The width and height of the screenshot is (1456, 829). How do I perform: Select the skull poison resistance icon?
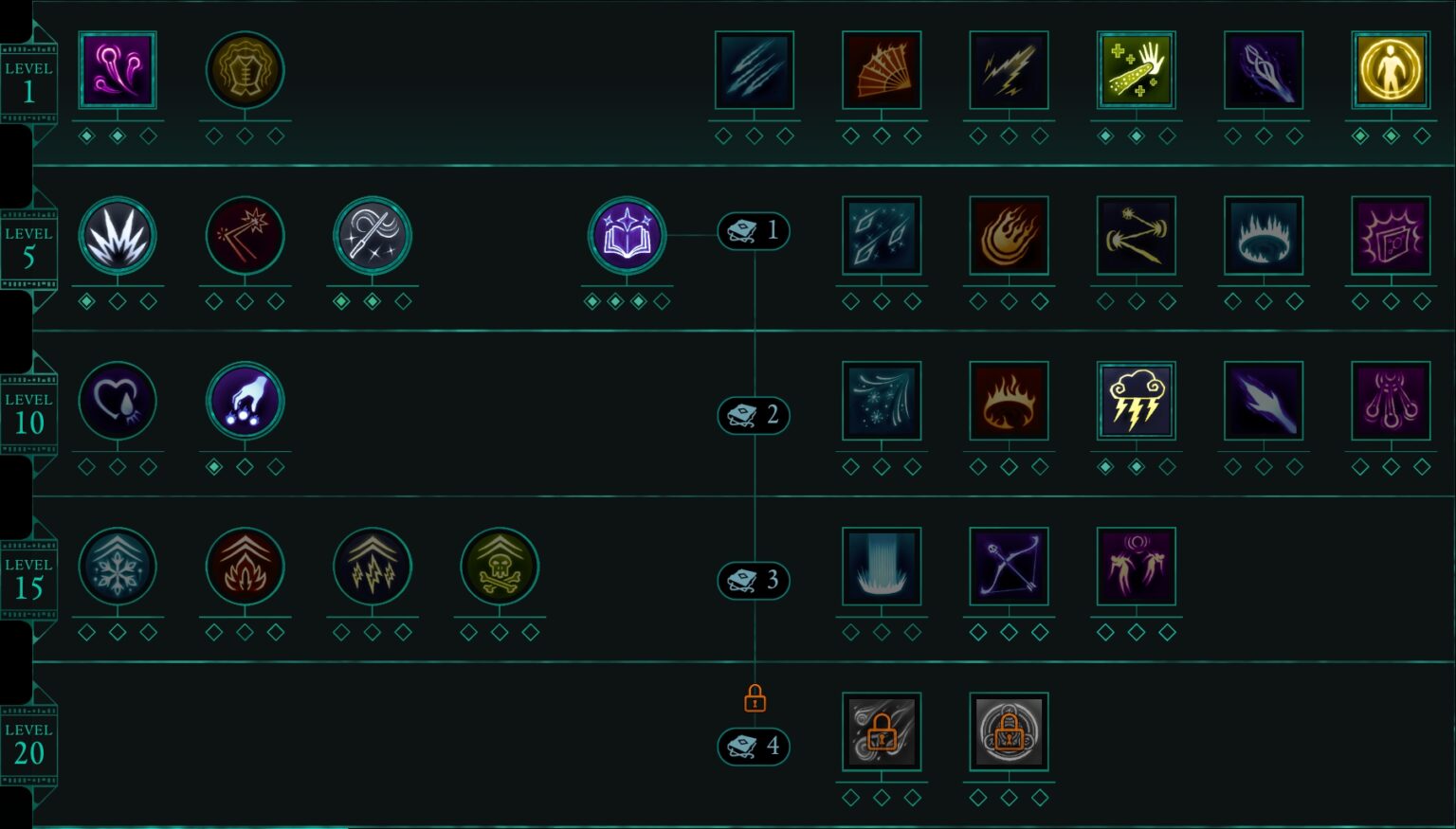click(500, 566)
